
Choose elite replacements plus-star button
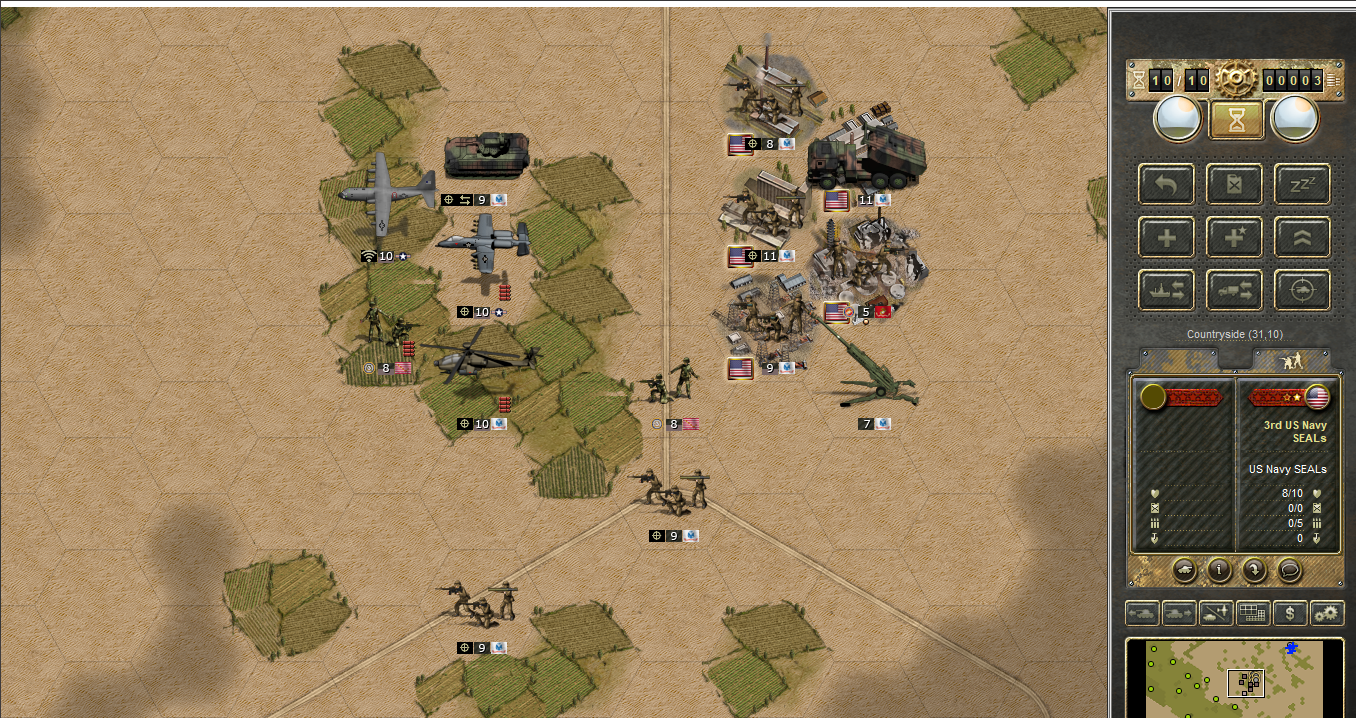tap(1234, 238)
